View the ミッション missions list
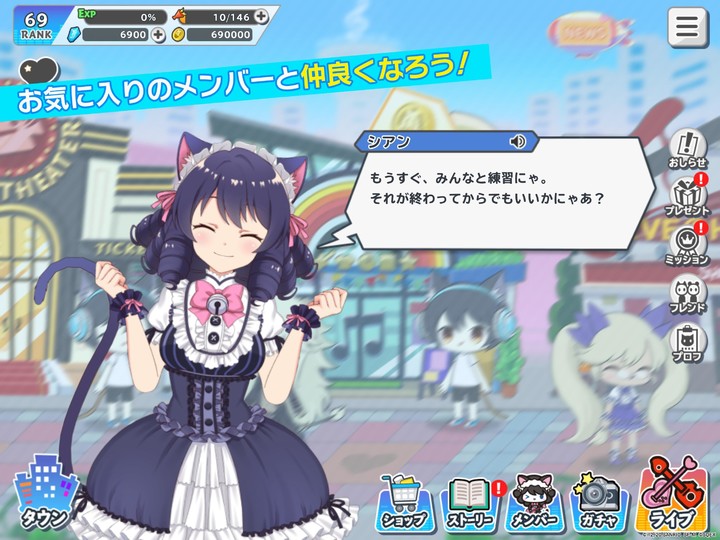This screenshot has height=540, width=720. point(687,245)
